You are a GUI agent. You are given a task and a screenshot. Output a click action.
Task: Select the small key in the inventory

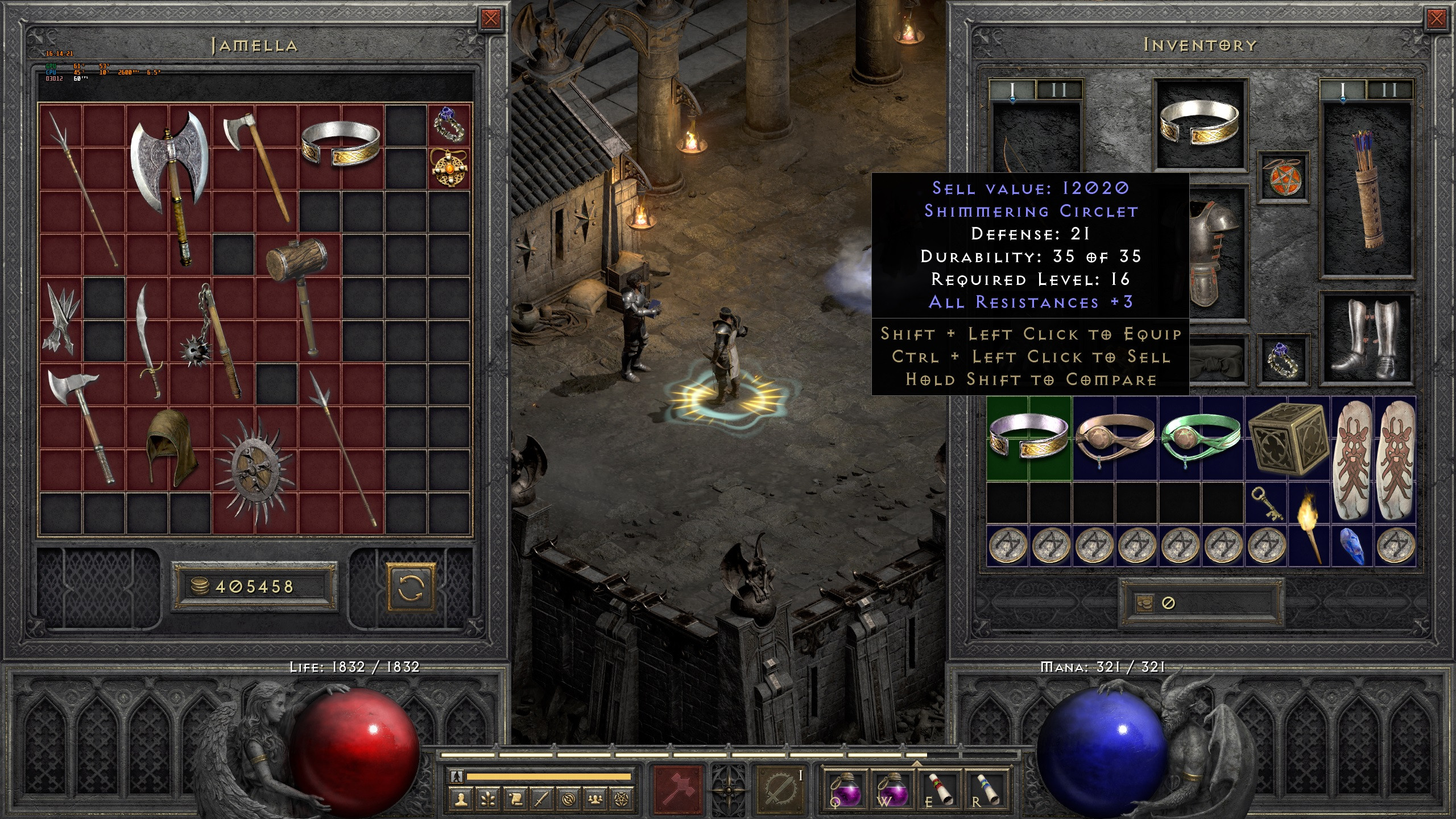(1267, 503)
